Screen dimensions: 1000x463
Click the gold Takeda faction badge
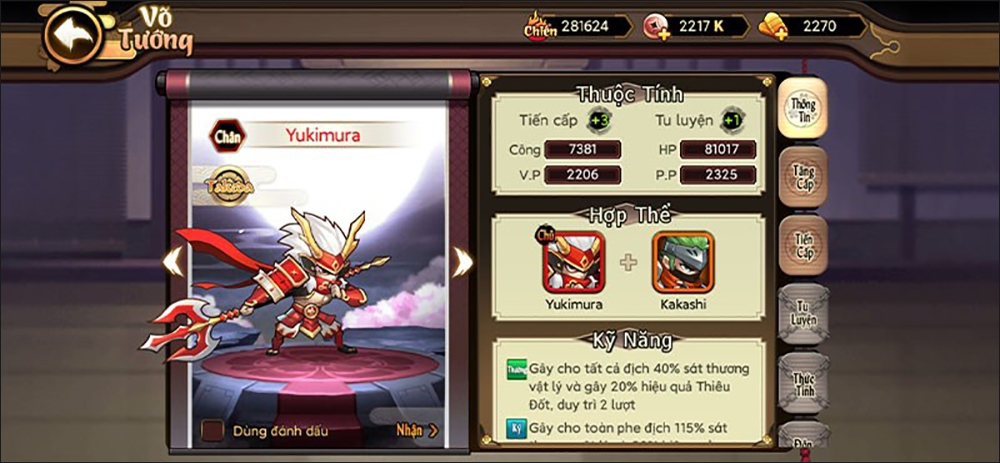click(229, 186)
